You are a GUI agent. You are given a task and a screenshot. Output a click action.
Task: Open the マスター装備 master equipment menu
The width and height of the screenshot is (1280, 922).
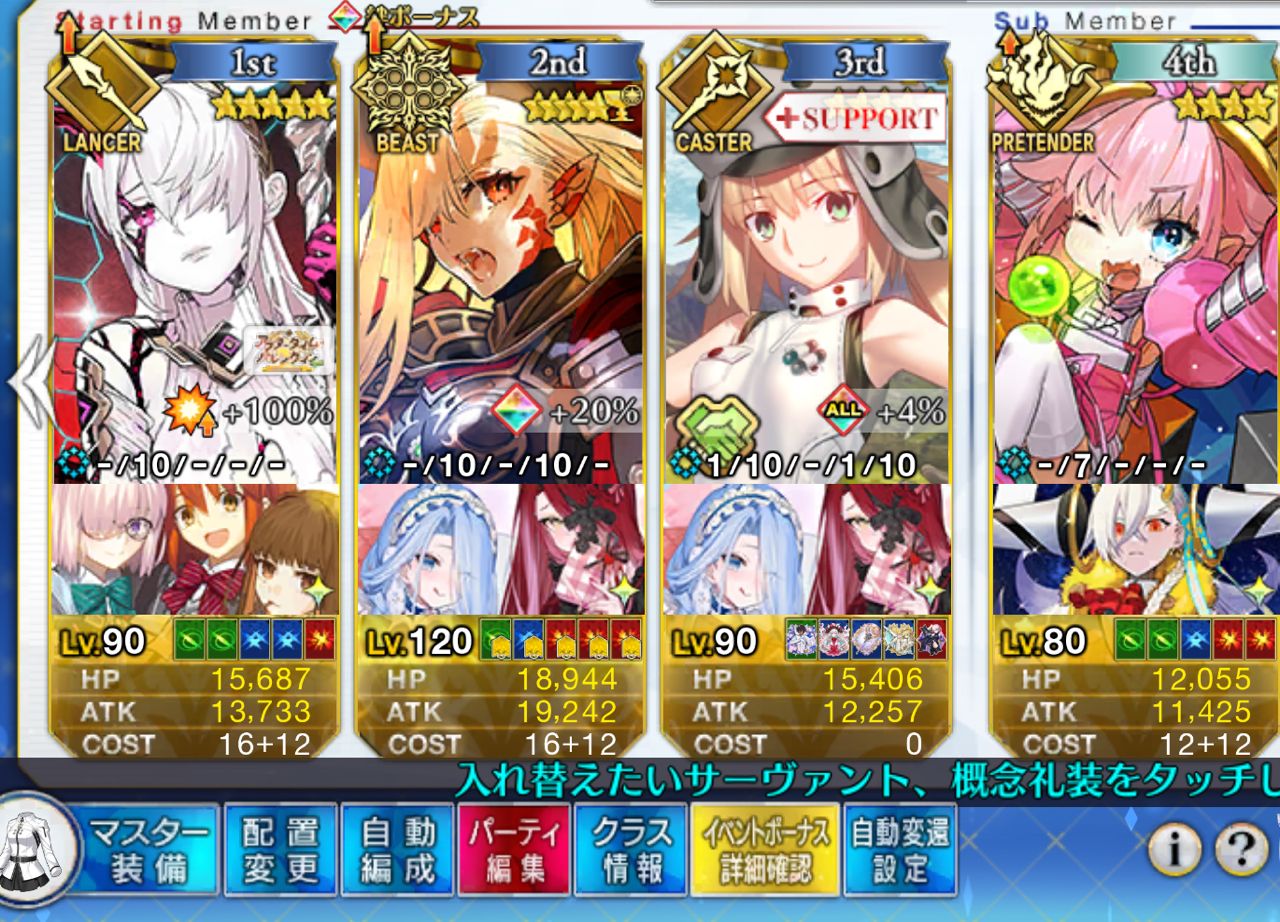point(150,850)
